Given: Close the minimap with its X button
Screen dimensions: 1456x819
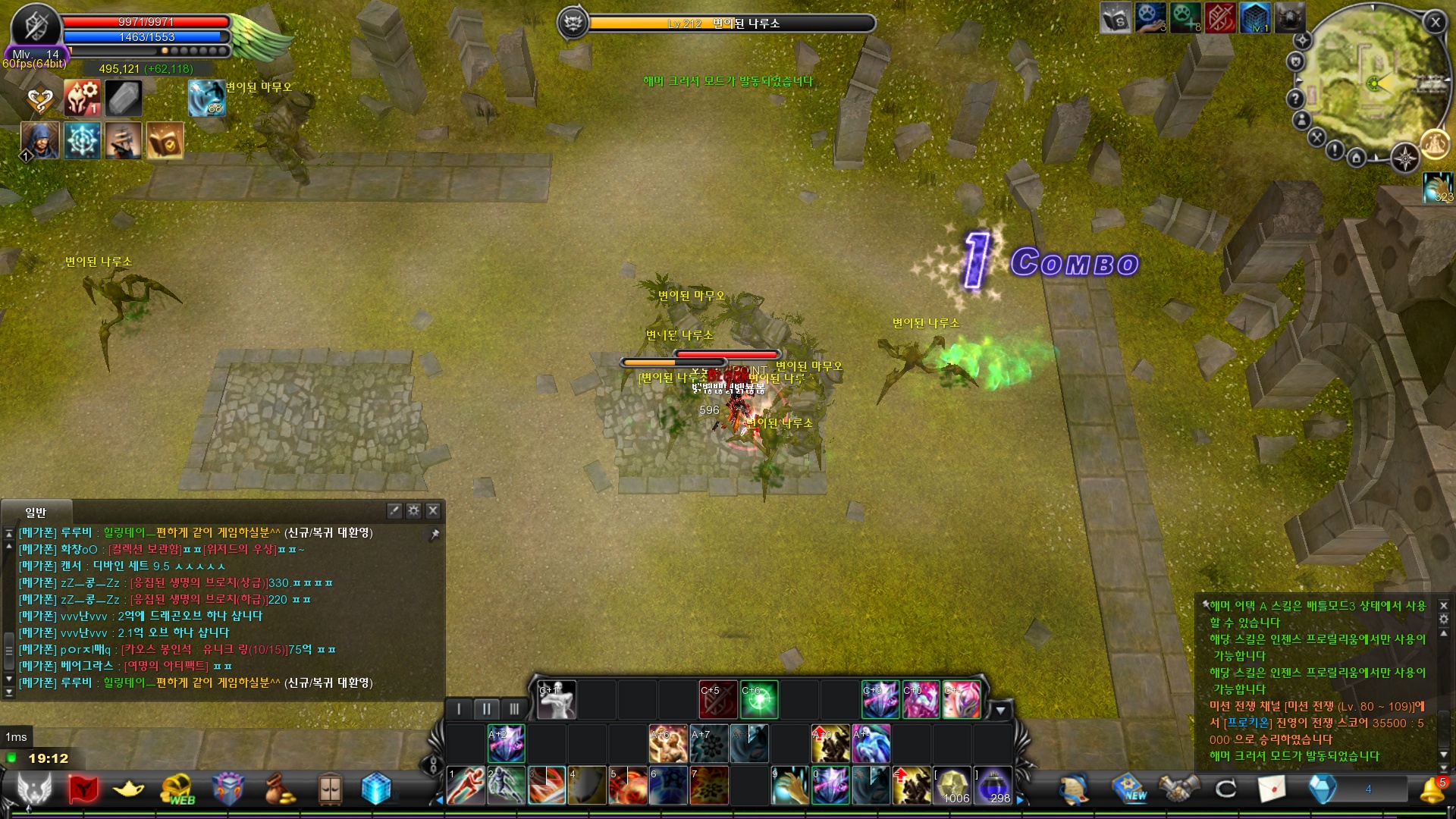Looking at the screenshot, I should [x=1435, y=23].
